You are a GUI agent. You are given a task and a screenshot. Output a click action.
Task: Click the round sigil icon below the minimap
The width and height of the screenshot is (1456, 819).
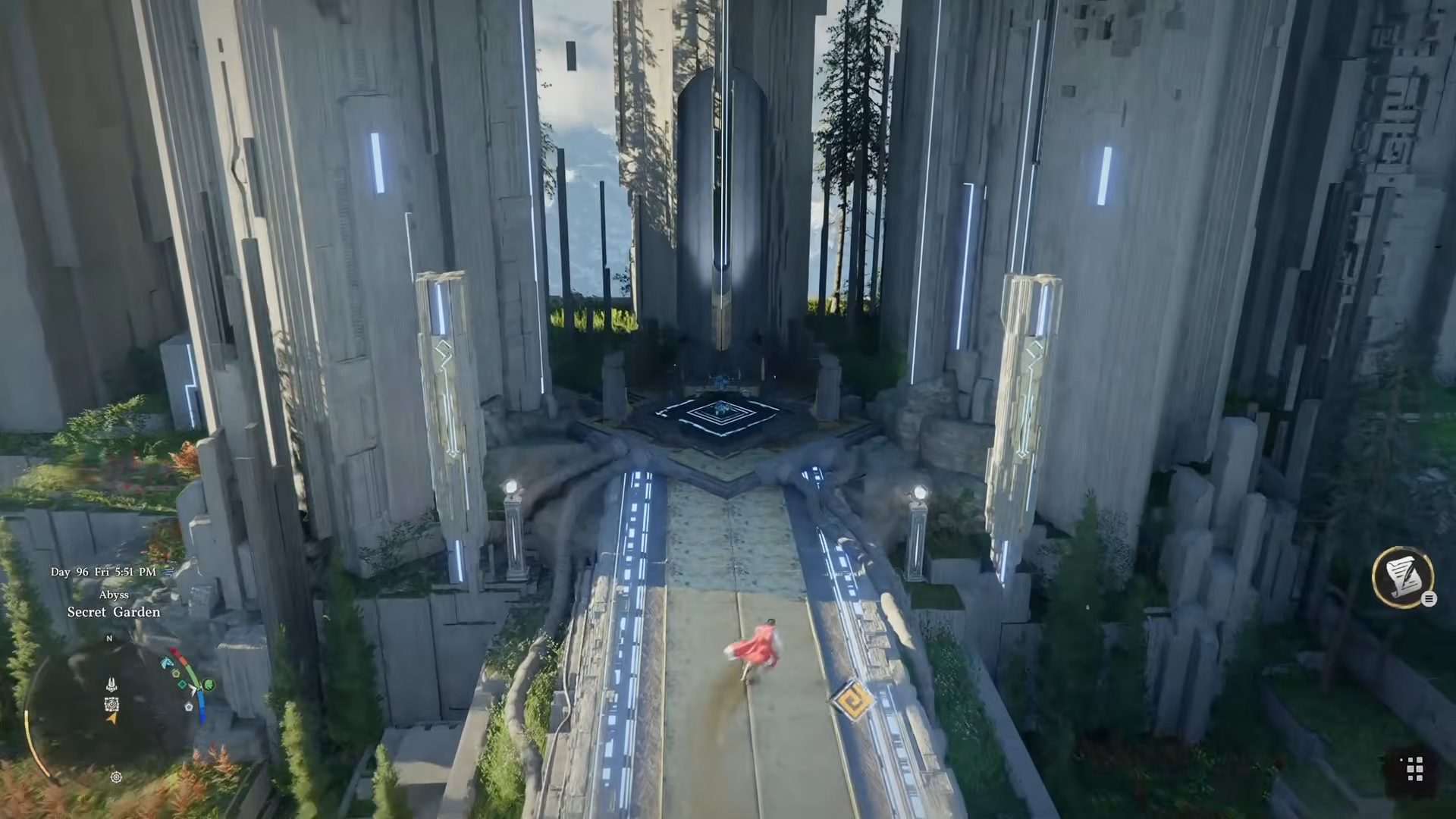coord(116,777)
